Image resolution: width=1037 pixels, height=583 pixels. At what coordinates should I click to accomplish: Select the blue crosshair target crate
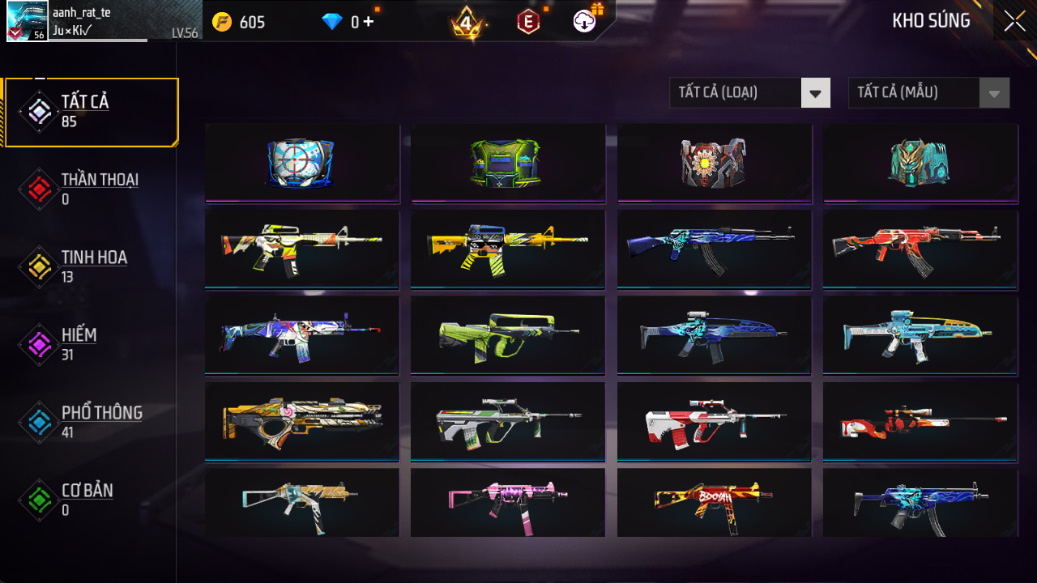(301, 162)
